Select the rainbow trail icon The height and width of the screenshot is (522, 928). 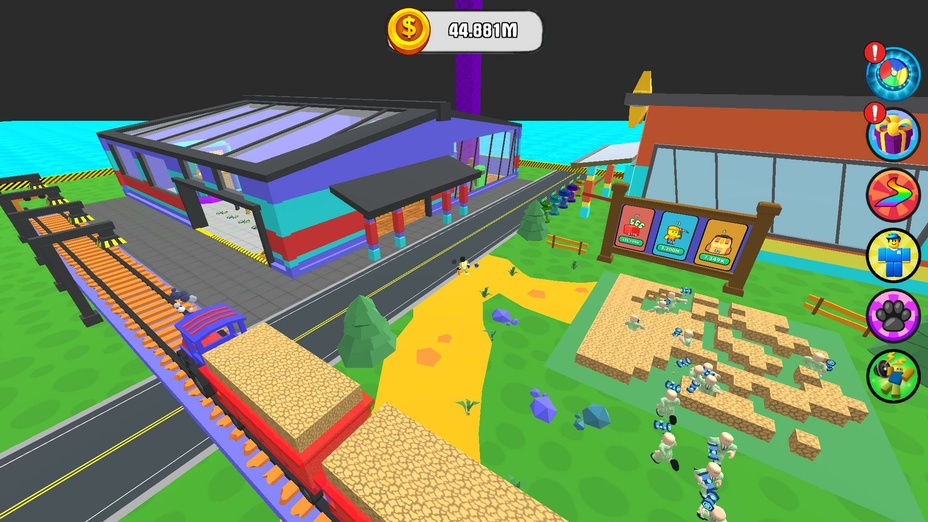892,195
